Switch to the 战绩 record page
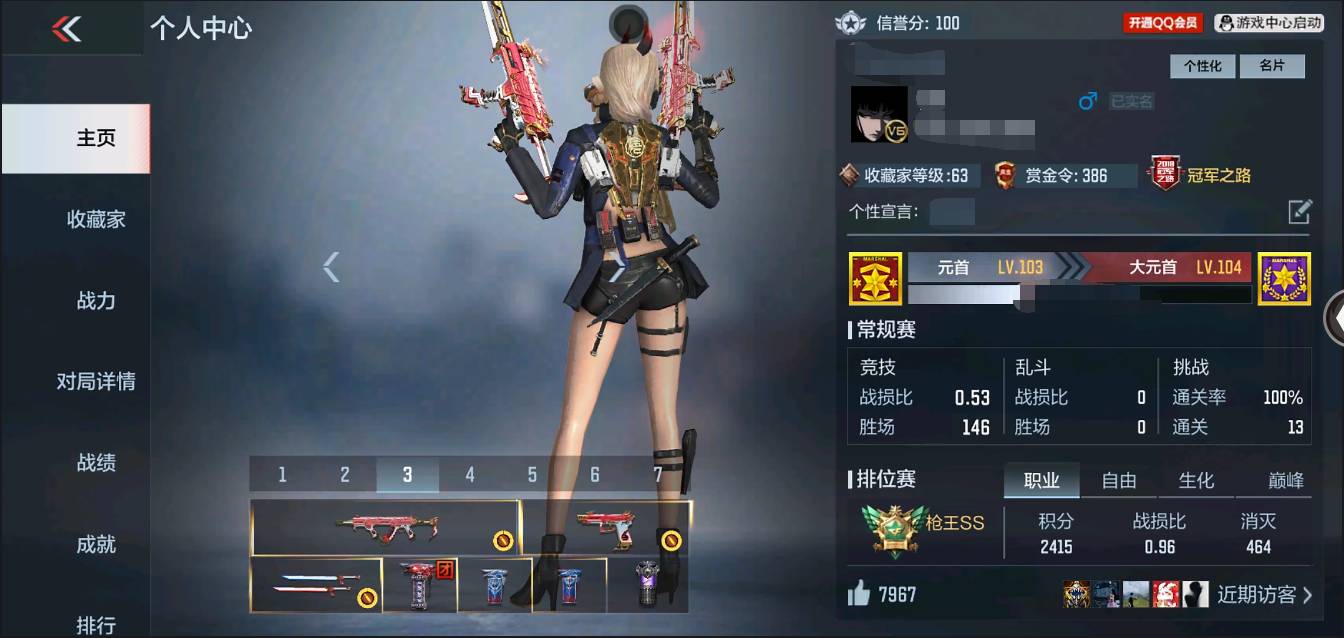Viewport: 1344px width, 638px height. (96, 462)
